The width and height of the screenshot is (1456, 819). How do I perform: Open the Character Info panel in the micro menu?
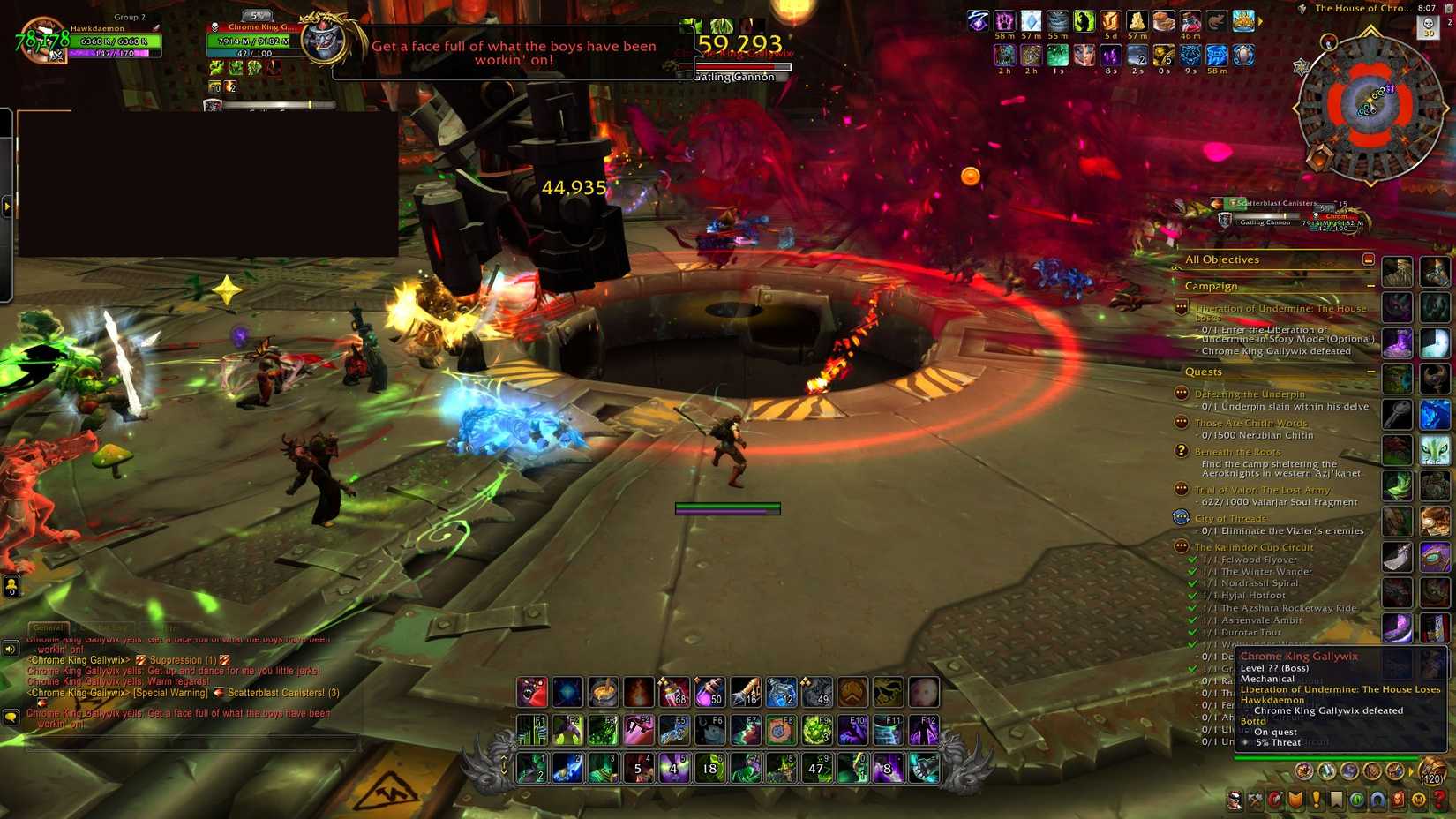pyautogui.click(x=1233, y=801)
